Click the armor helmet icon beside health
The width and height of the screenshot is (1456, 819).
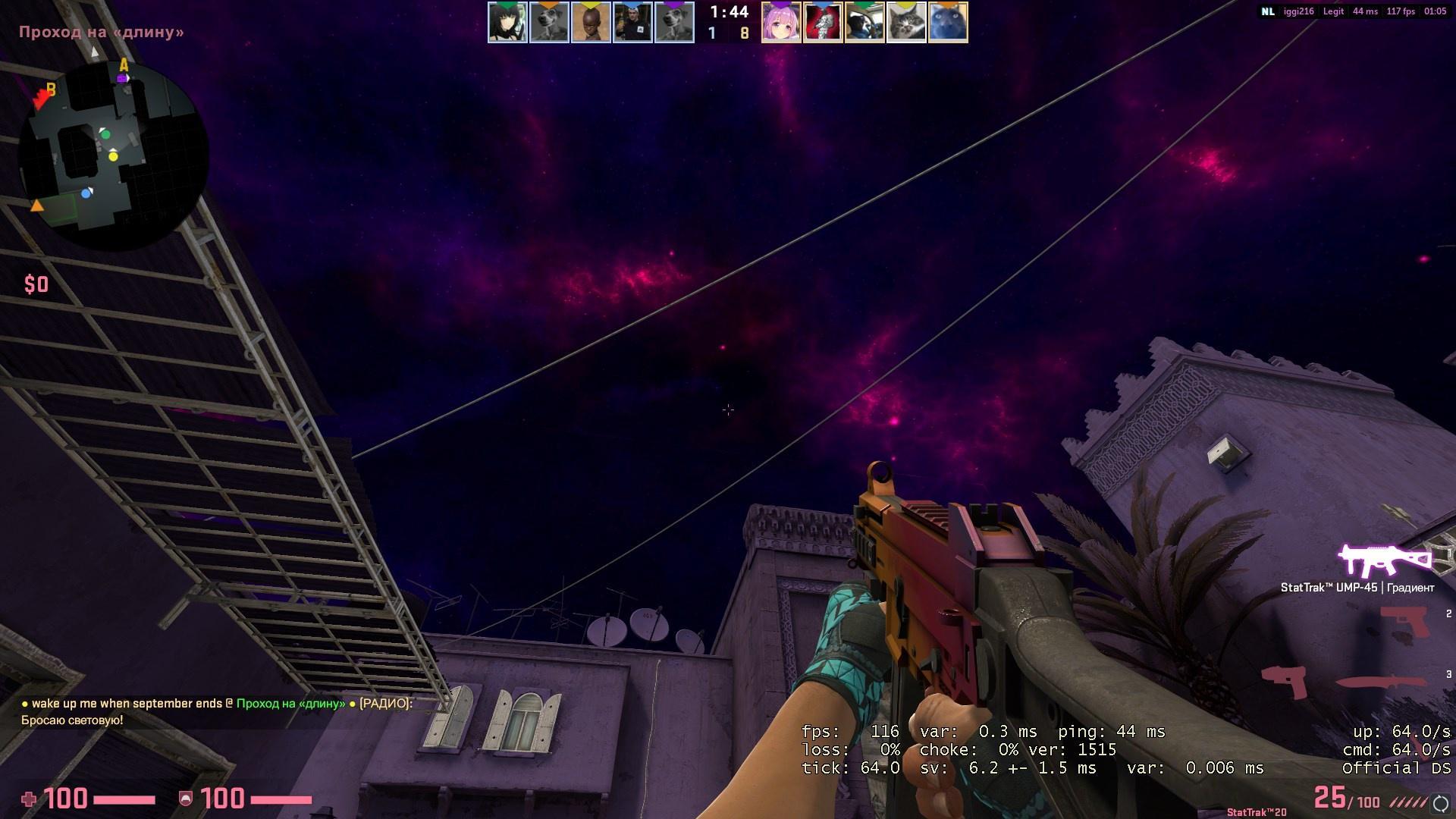[x=186, y=797]
